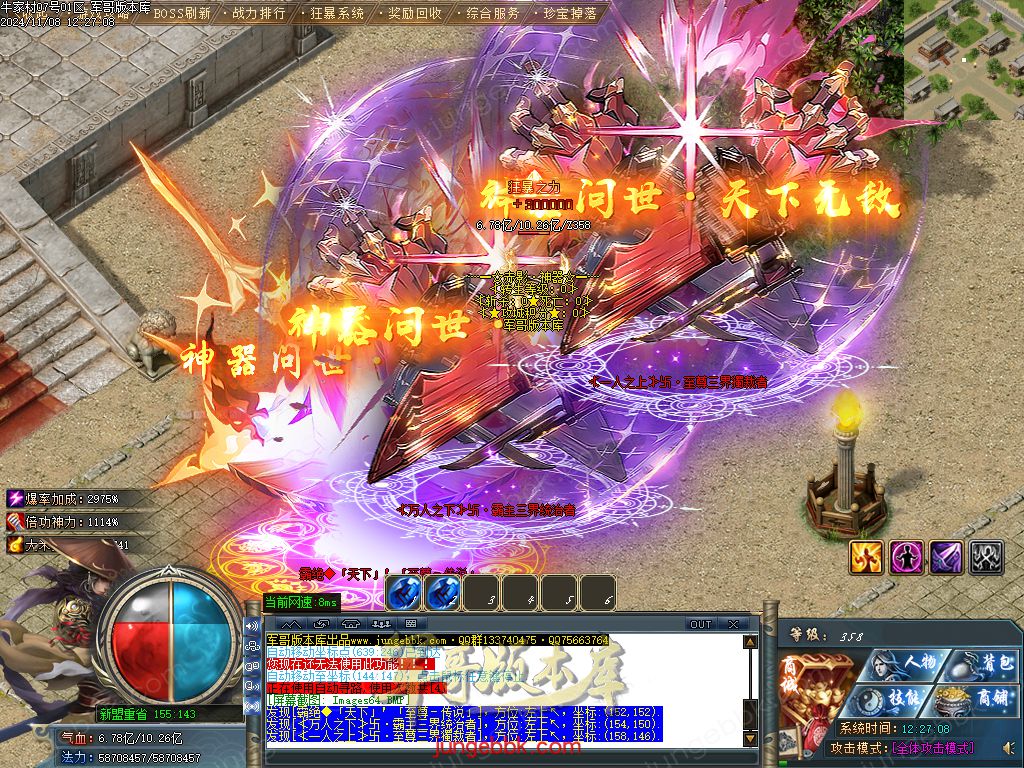Image resolution: width=1024 pixels, height=768 pixels.
Task: Open the 战力排行 ranking menu
Action: [x=258, y=14]
